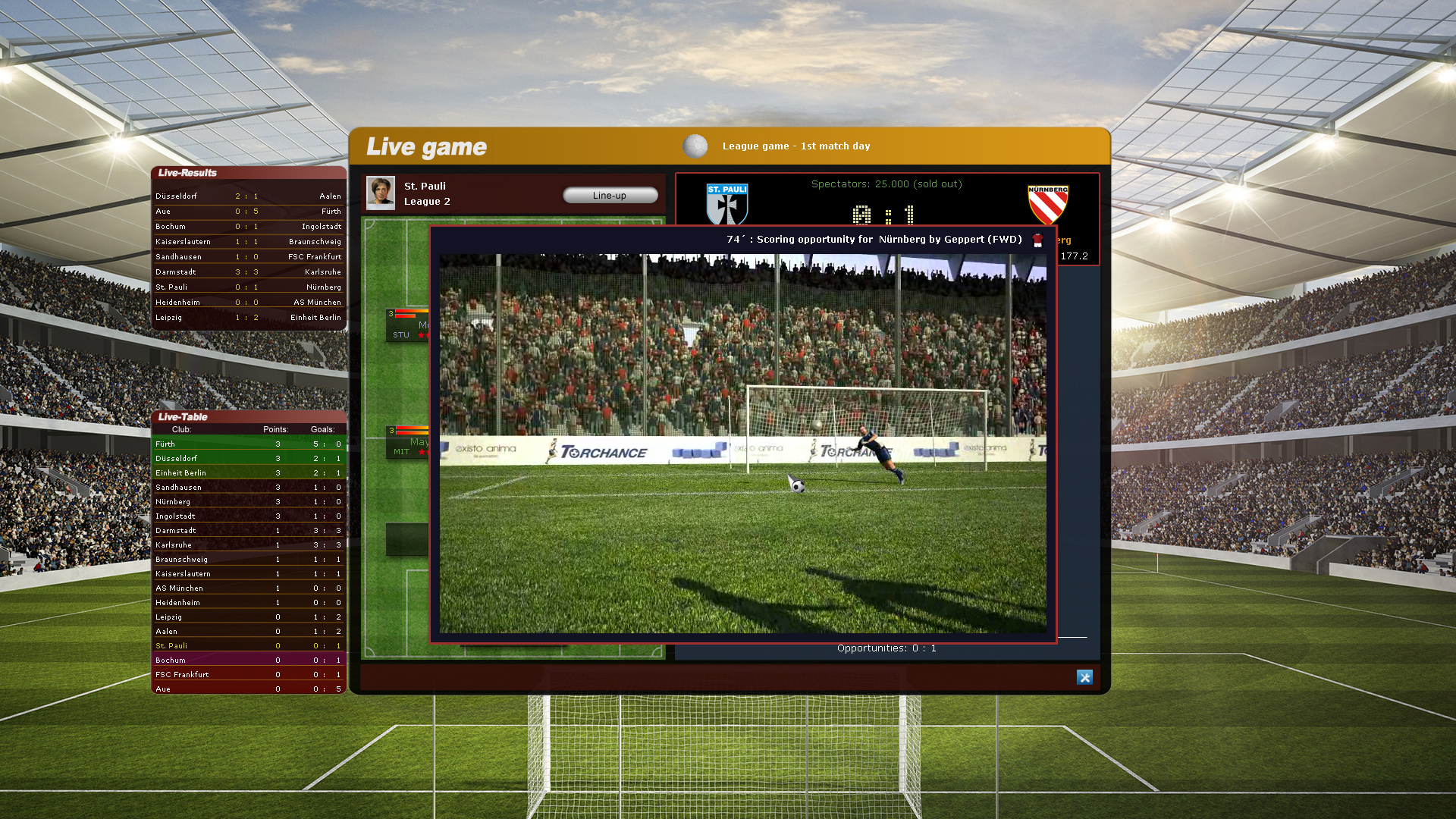Click the Opportunities 0 : 1 display
Image resolution: width=1456 pixels, height=819 pixels.
tap(886, 648)
